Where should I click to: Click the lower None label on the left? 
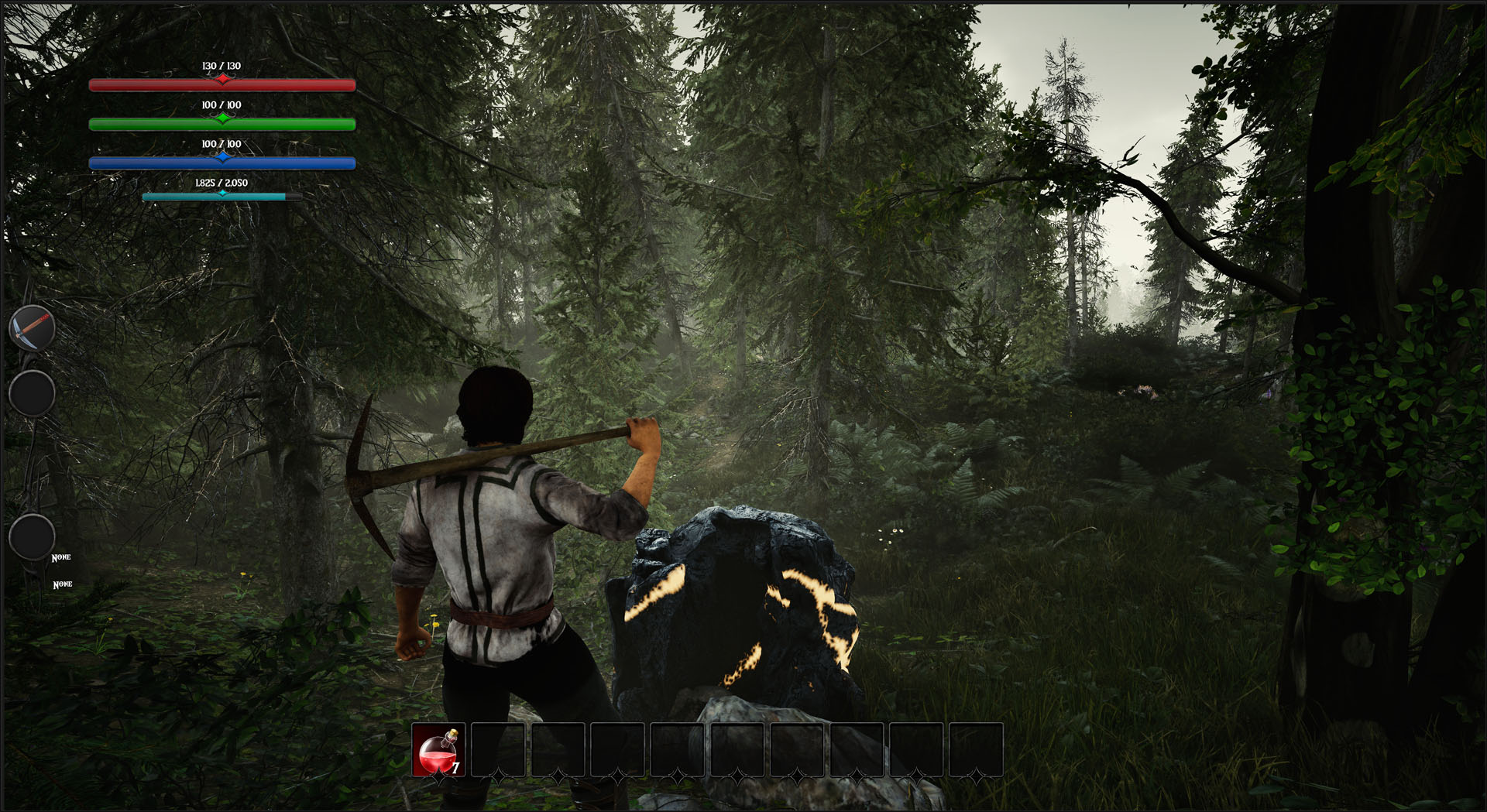pos(61,584)
